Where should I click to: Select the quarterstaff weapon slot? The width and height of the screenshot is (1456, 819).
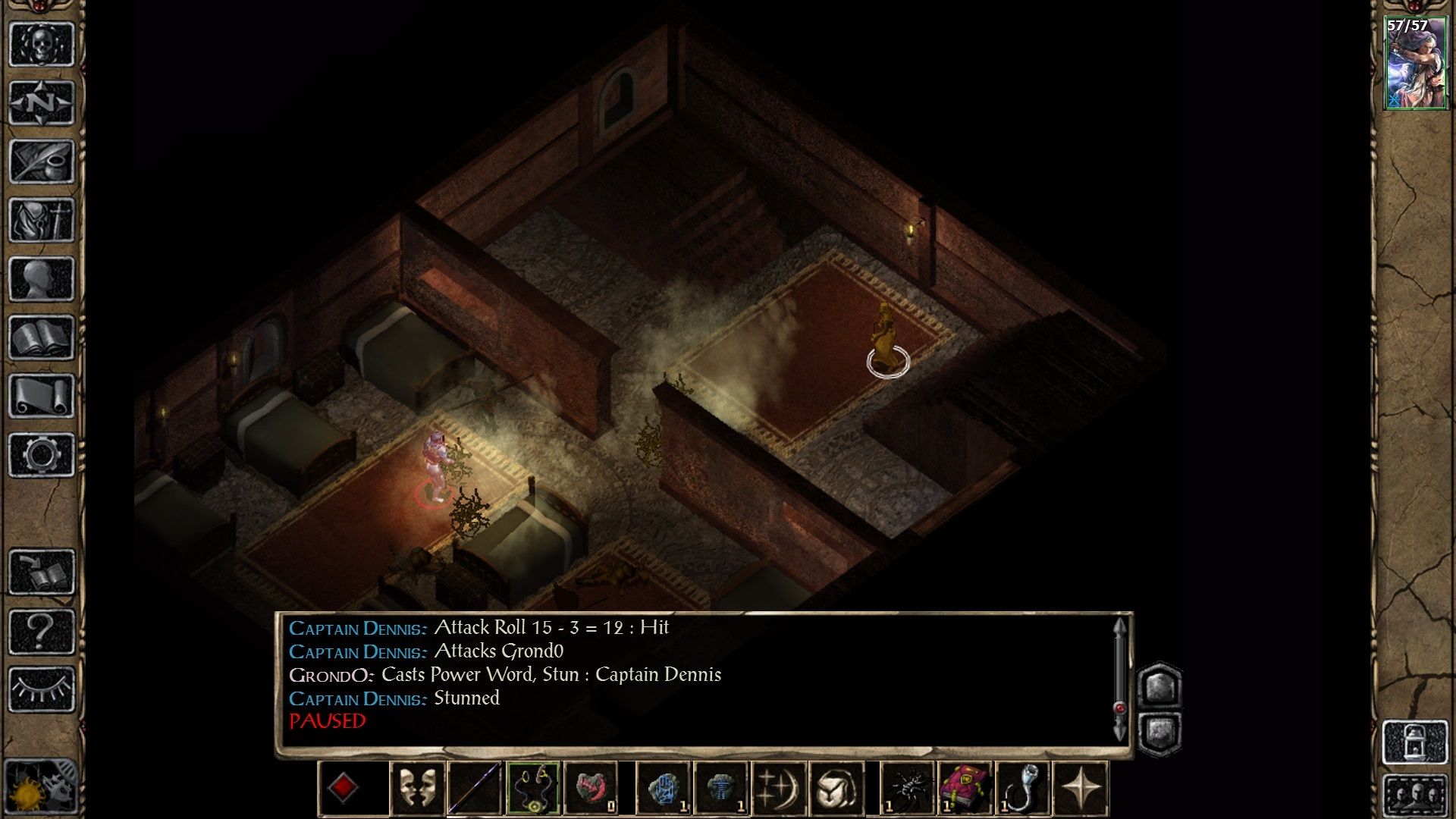[x=475, y=789]
